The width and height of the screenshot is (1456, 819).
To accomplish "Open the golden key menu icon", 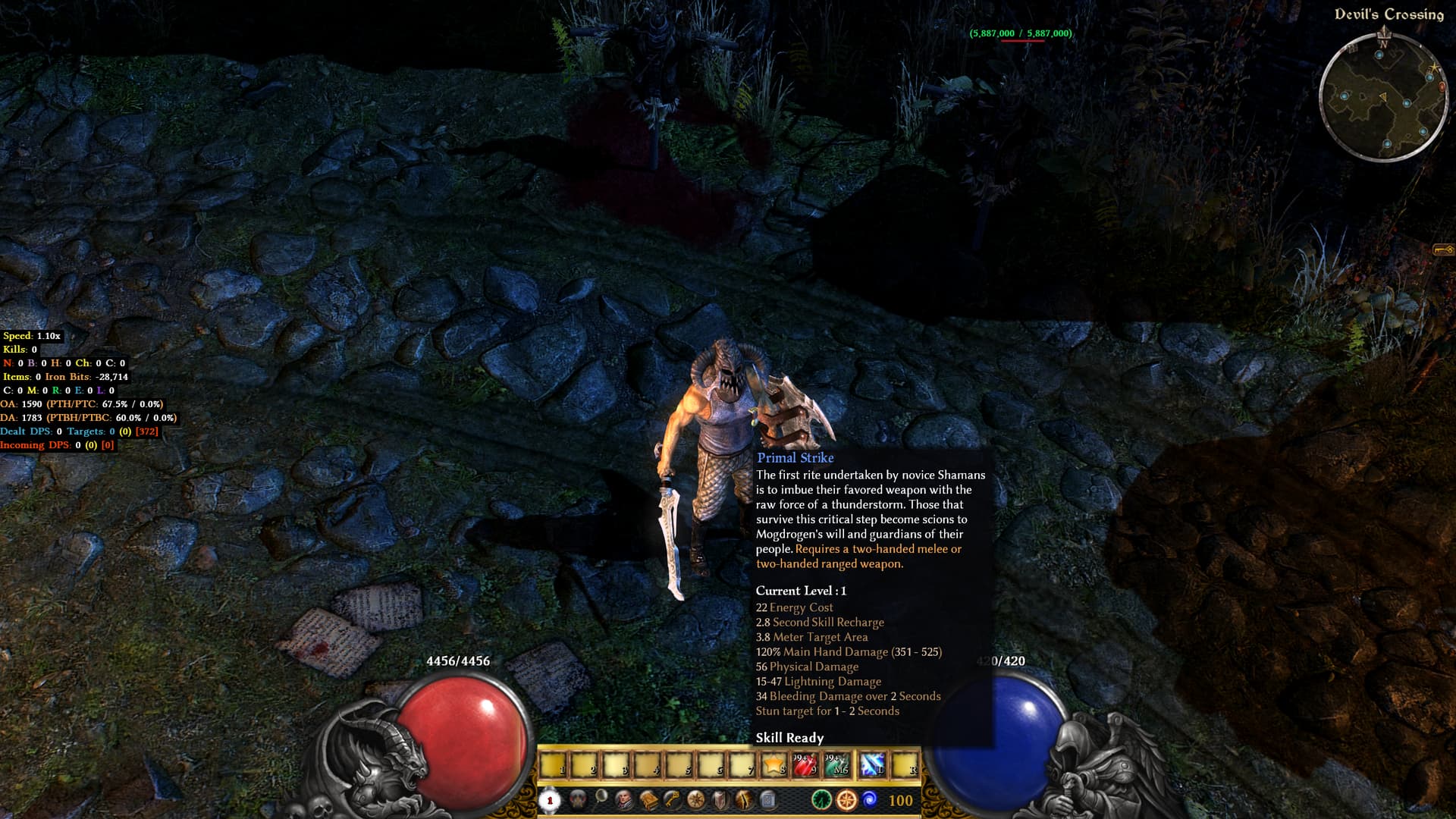I will pos(672,800).
